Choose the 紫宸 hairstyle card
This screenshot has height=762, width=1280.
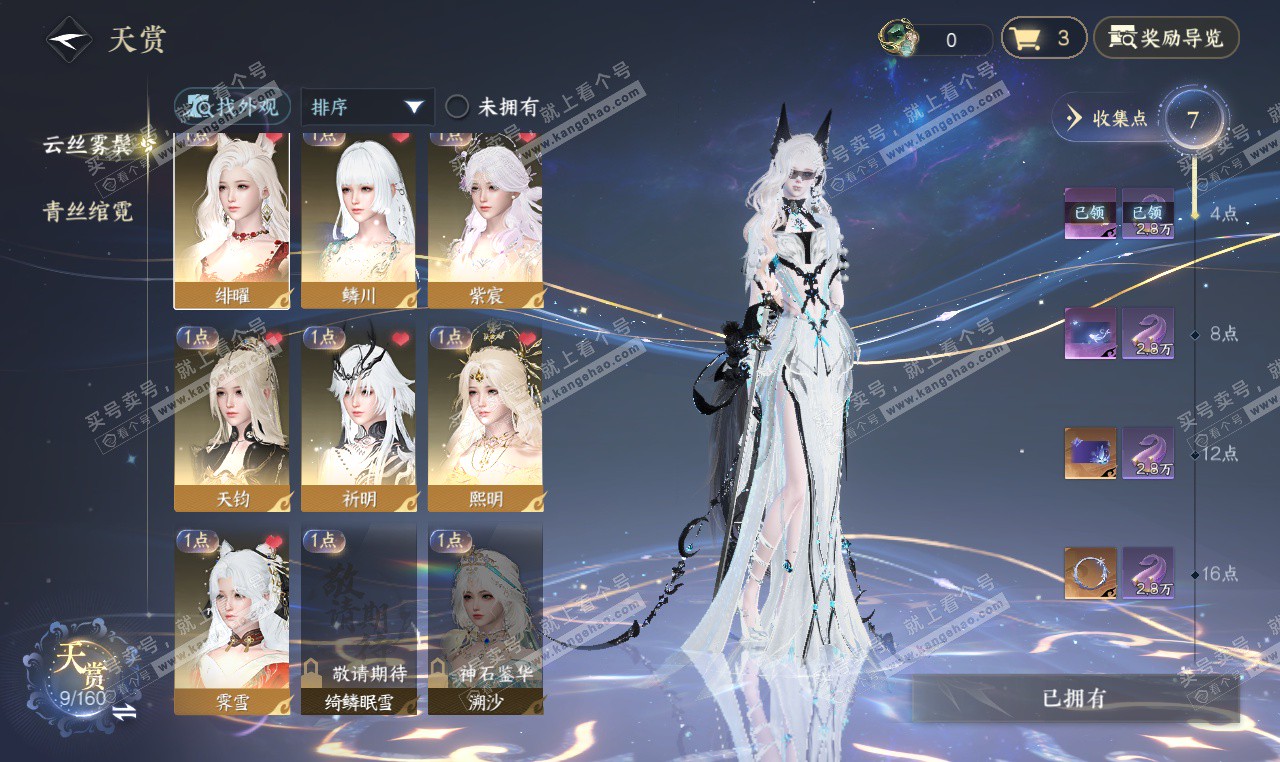point(485,220)
